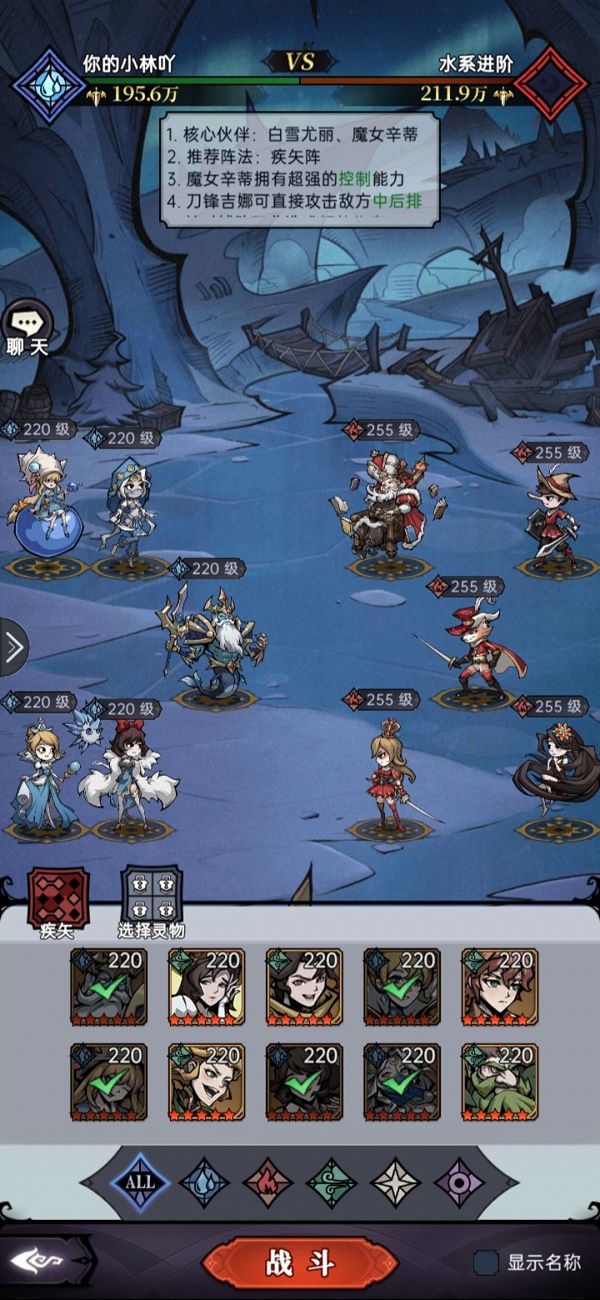Filter heroes by green wind element
Screen dimensions: 600x1300
332,1181
